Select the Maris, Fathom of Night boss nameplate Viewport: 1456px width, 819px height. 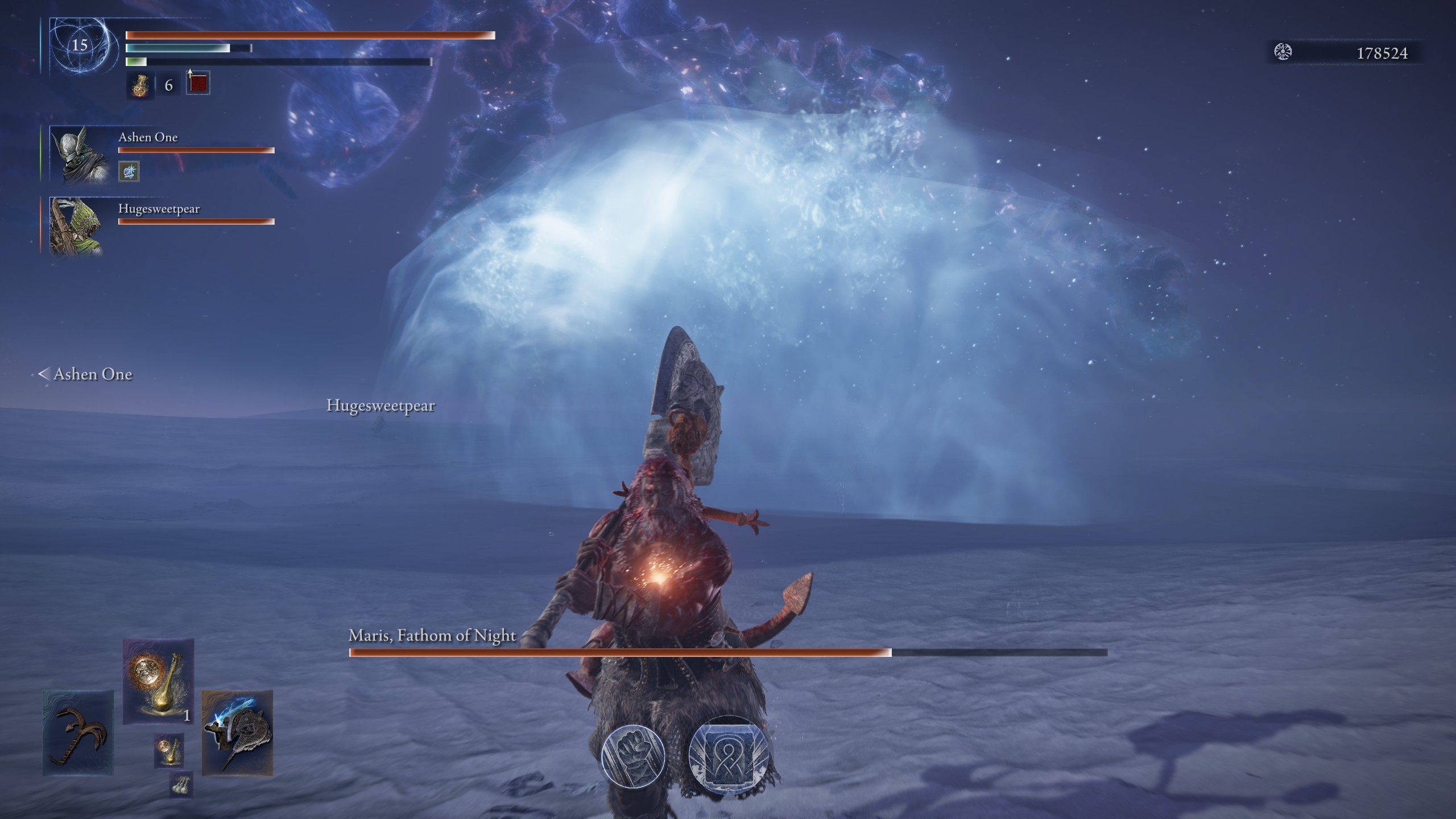(432, 636)
